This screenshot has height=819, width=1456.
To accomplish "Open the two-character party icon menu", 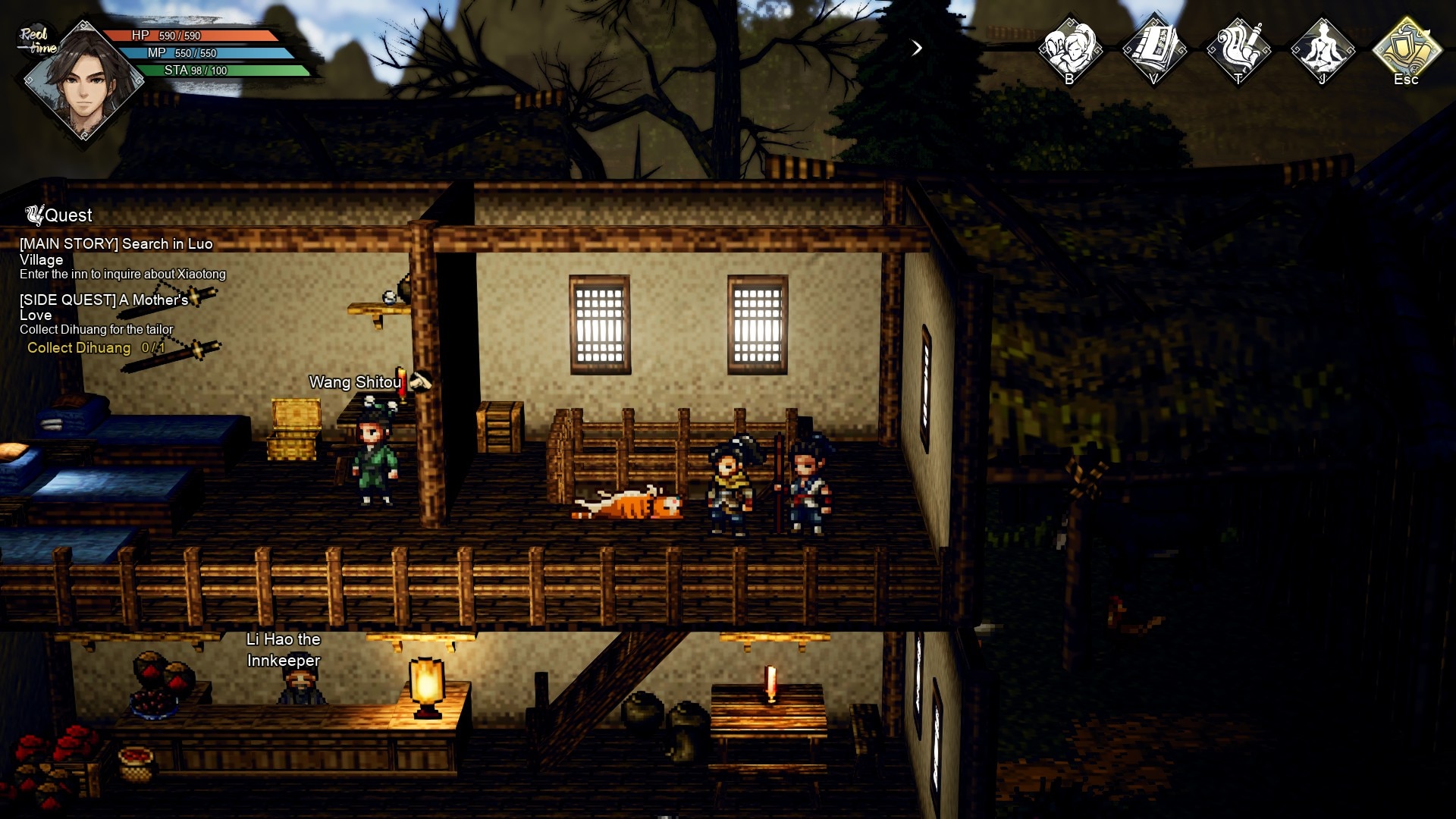I will (1070, 49).
